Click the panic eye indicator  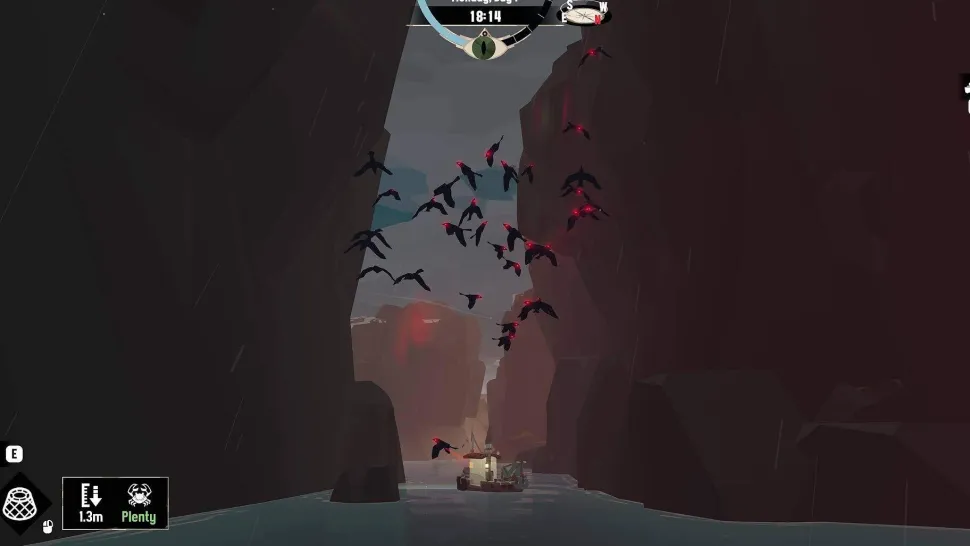[485, 45]
